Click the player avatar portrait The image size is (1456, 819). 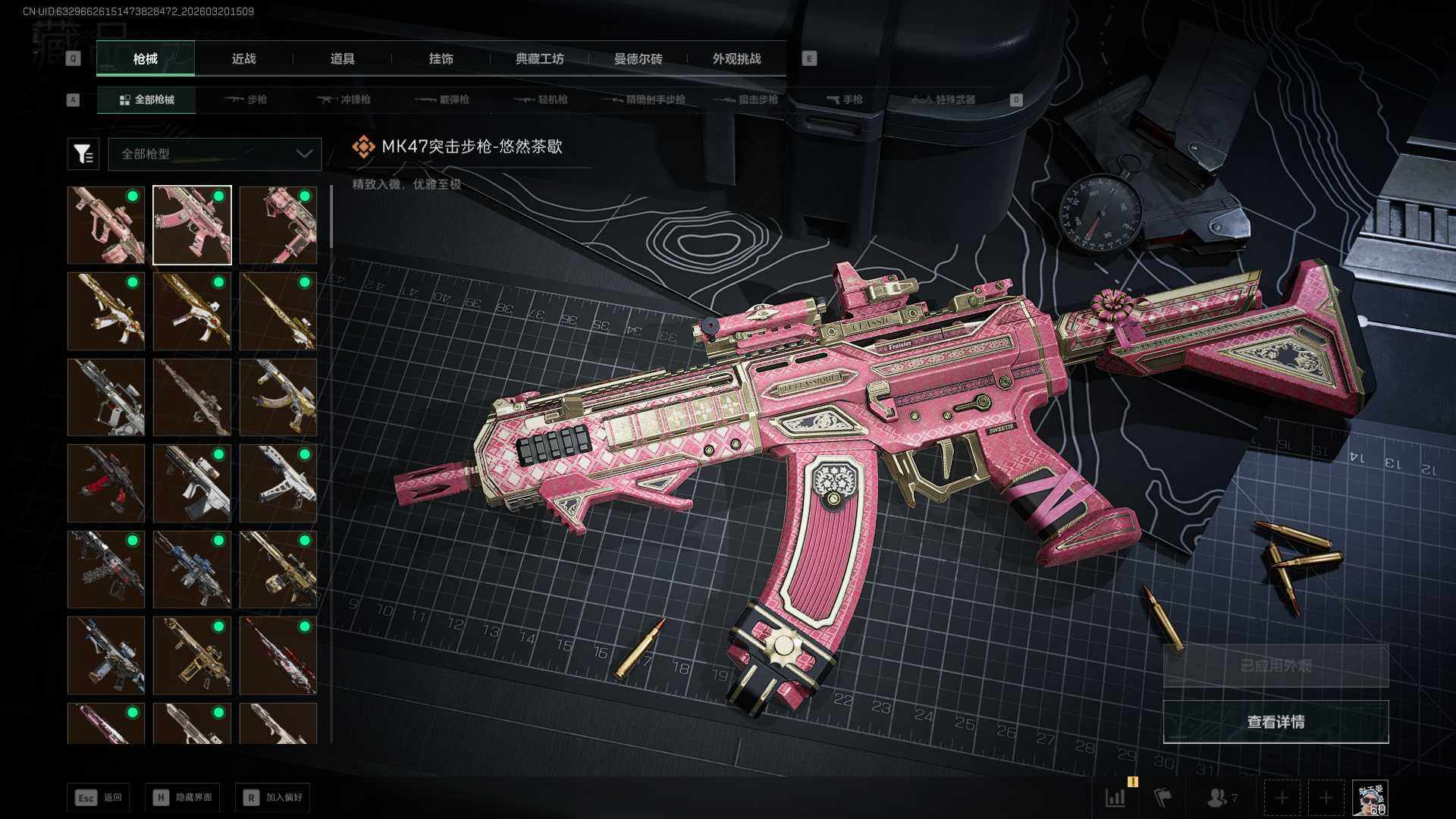1370,798
